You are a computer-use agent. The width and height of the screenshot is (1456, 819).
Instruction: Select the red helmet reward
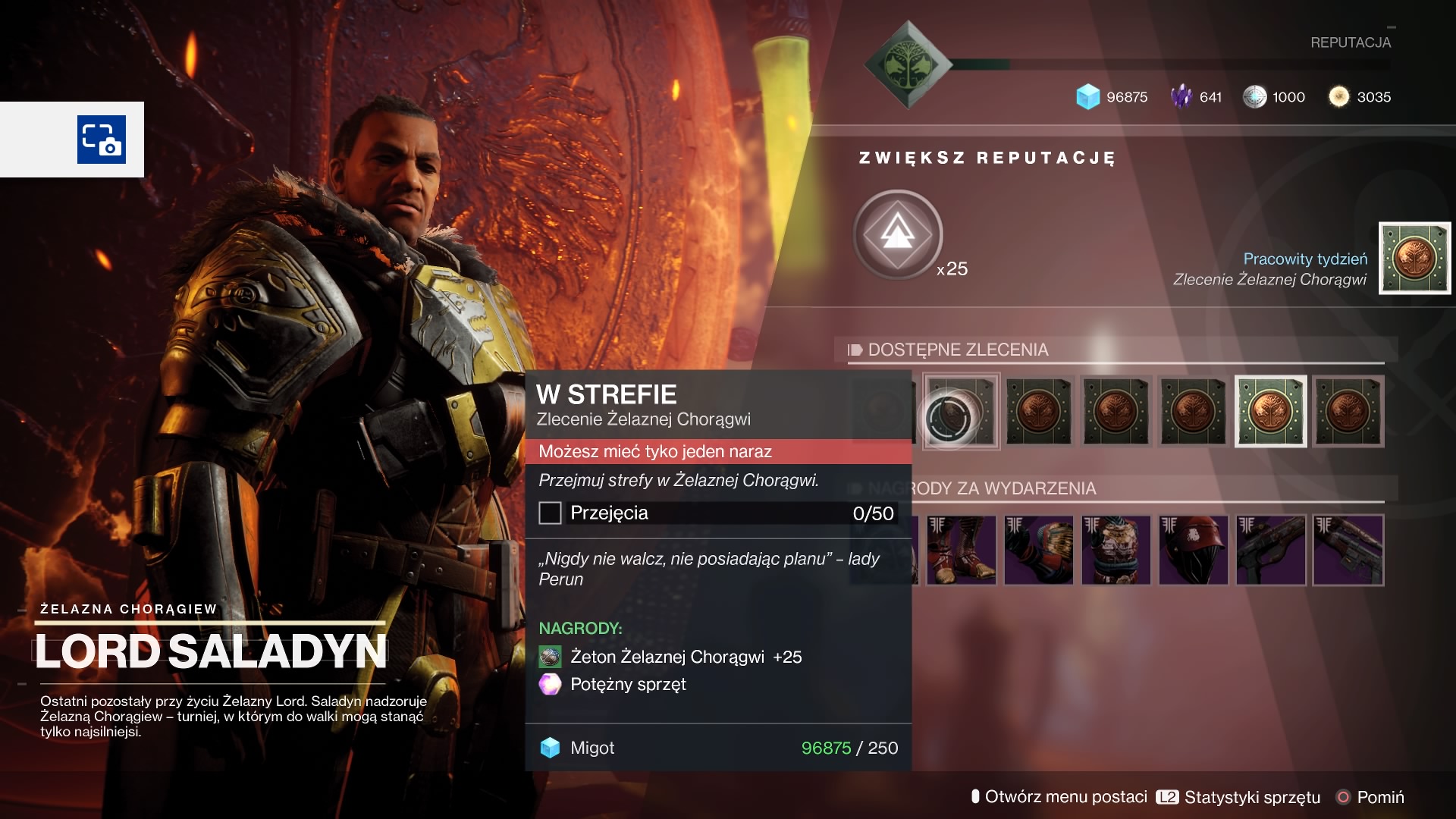pos(1193,550)
